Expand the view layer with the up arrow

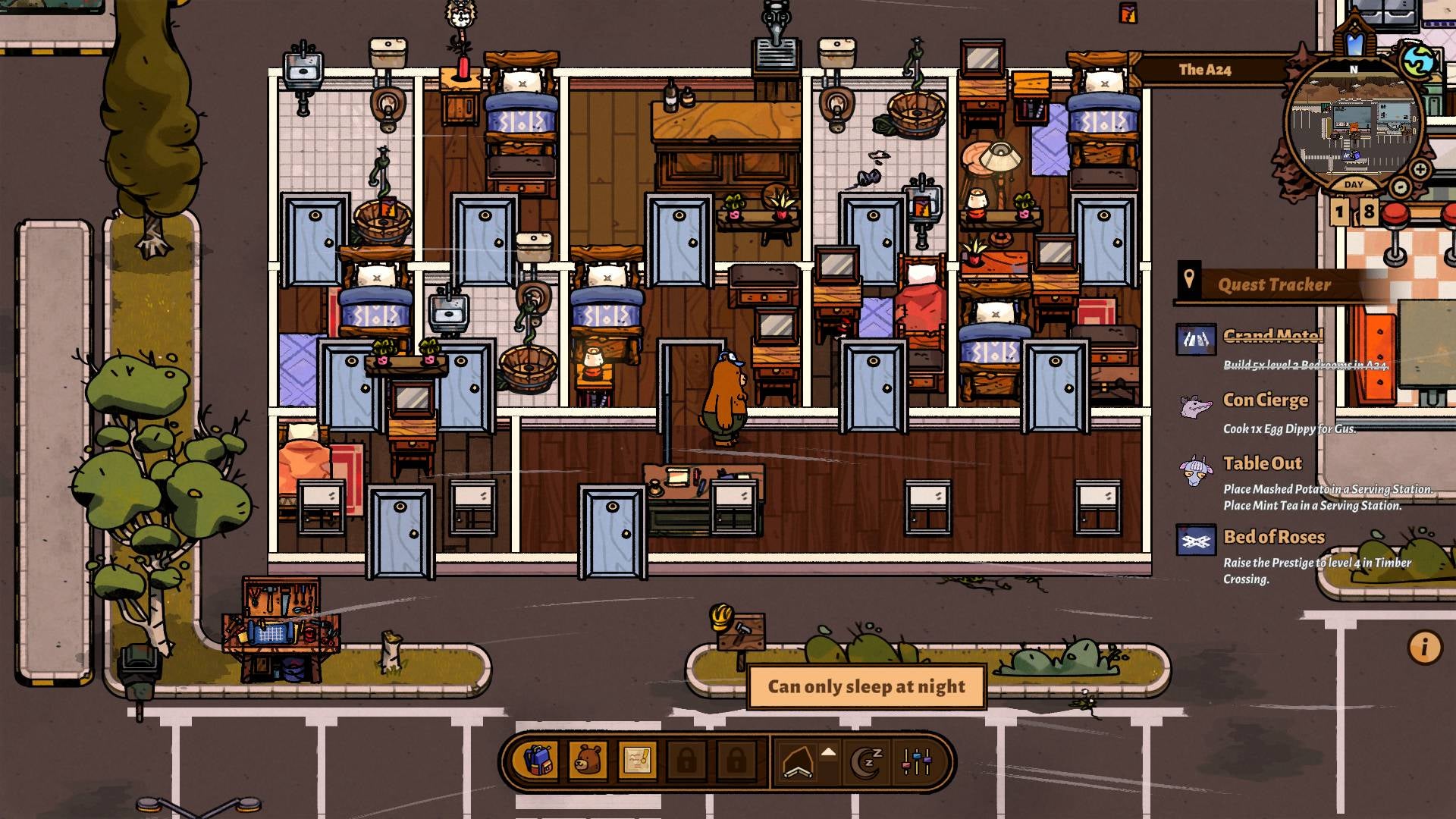pyautogui.click(x=829, y=753)
